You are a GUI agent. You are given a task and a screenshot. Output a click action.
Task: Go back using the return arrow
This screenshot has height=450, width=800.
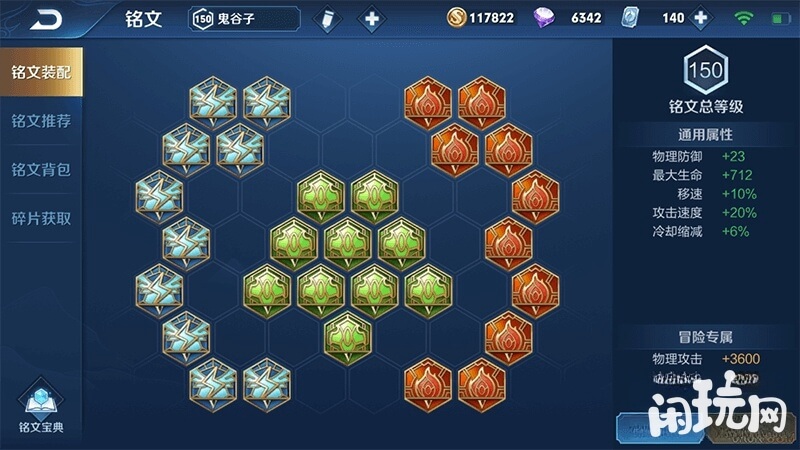point(44,18)
